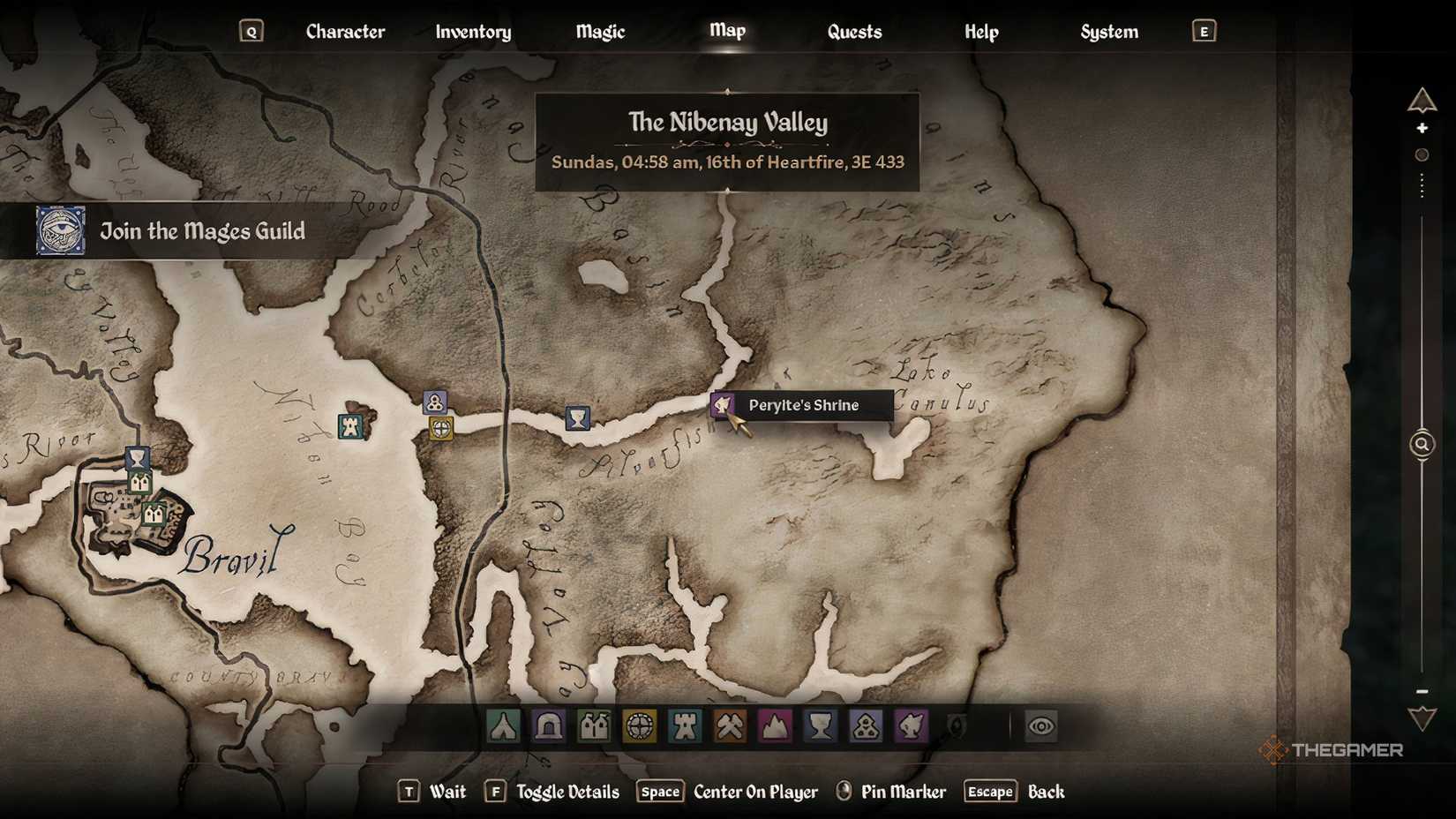This screenshot has width=1456, height=819.
Task: Select the yellow Ayleid ruin filter icon
Action: [640, 726]
